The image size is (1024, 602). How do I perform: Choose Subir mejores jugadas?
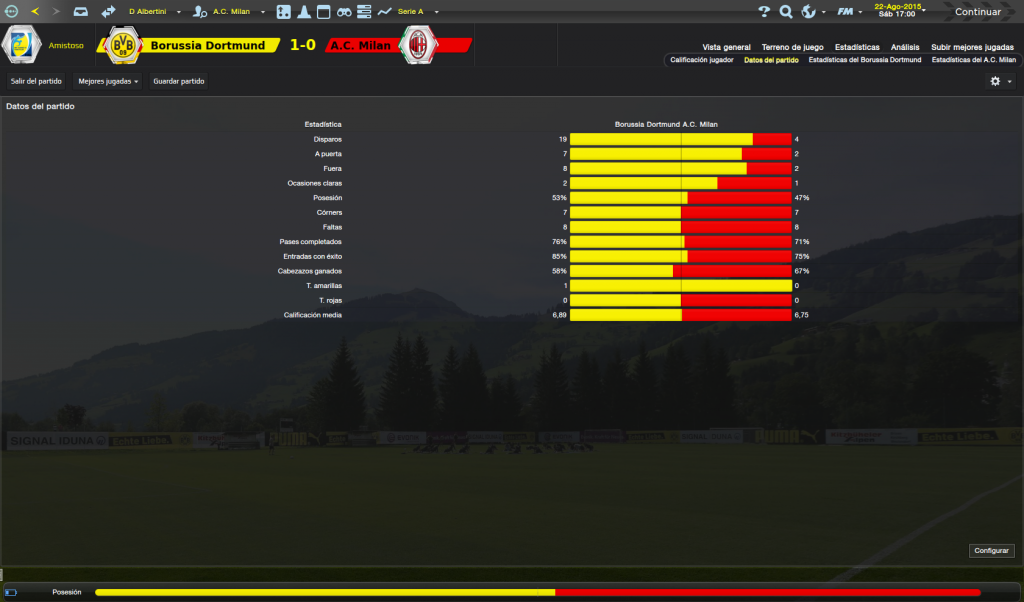[972, 47]
